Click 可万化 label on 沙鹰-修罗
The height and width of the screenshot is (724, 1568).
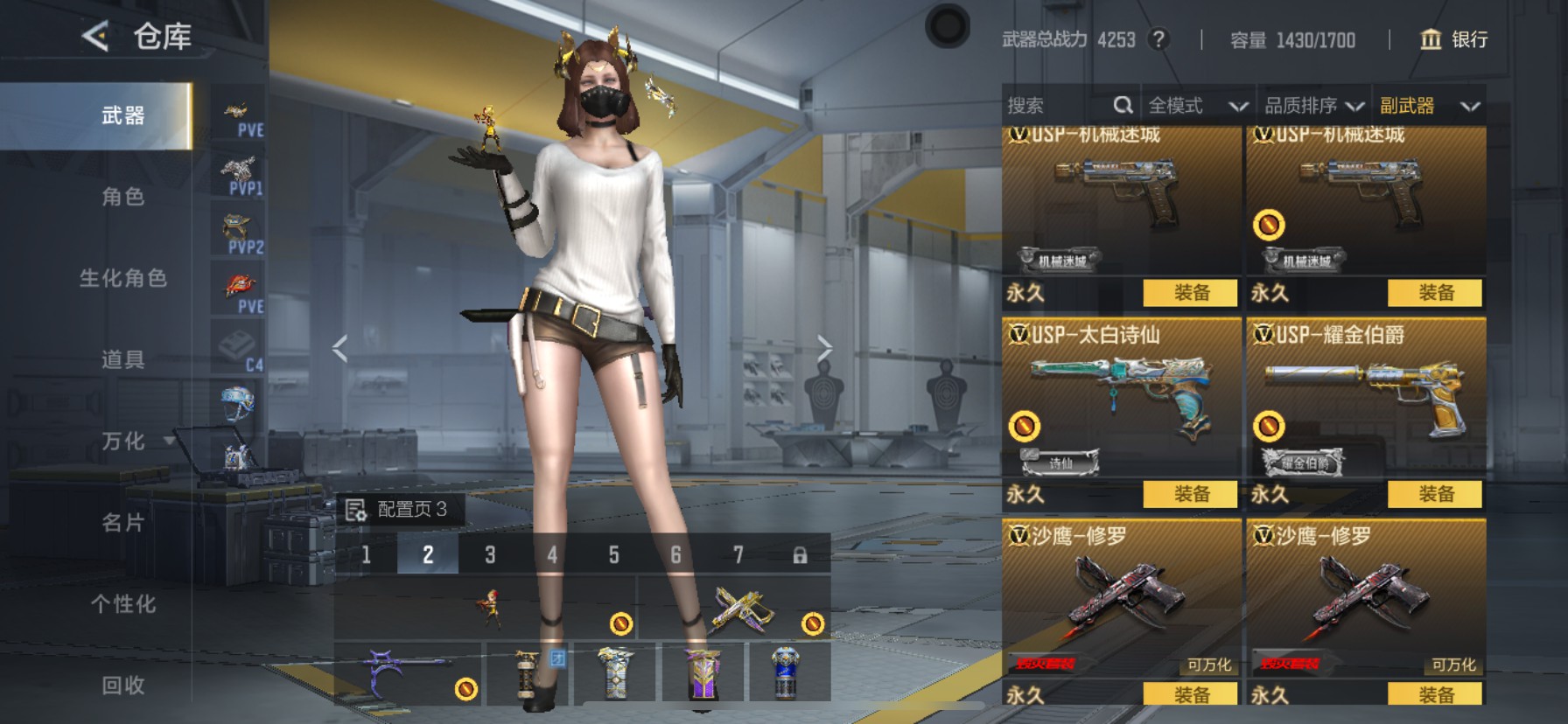click(x=1211, y=665)
